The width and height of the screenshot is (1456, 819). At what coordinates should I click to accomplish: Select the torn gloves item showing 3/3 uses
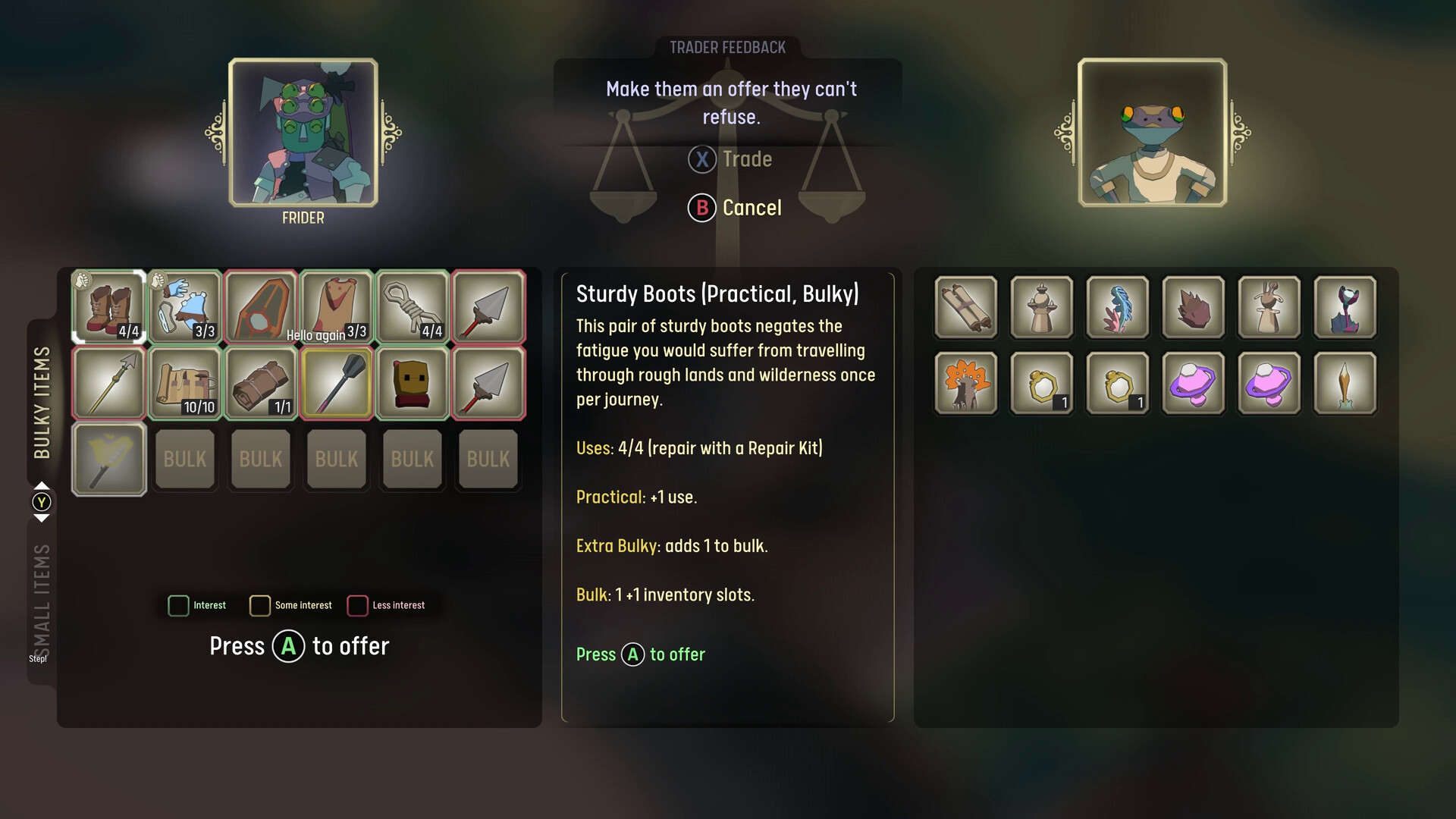coord(184,307)
